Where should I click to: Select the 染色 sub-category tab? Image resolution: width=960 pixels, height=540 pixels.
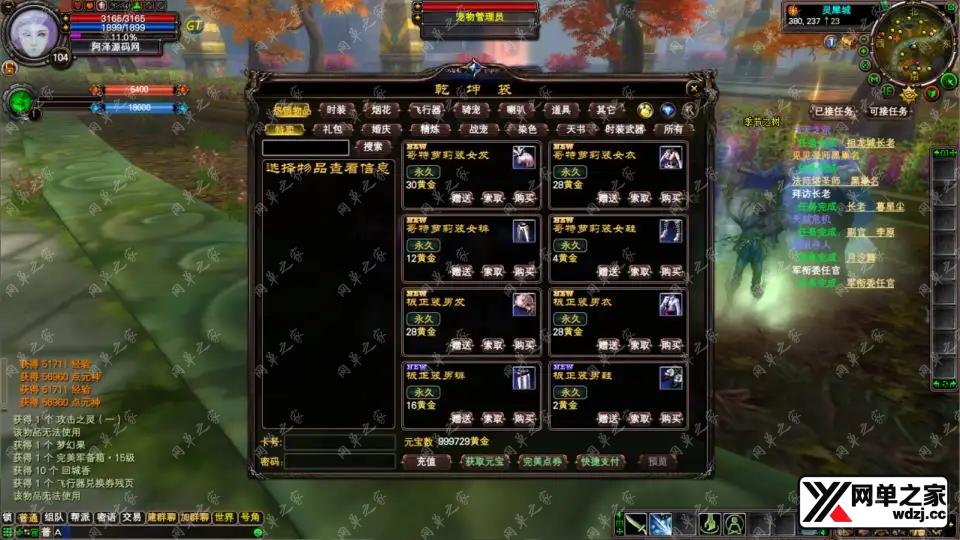point(527,129)
